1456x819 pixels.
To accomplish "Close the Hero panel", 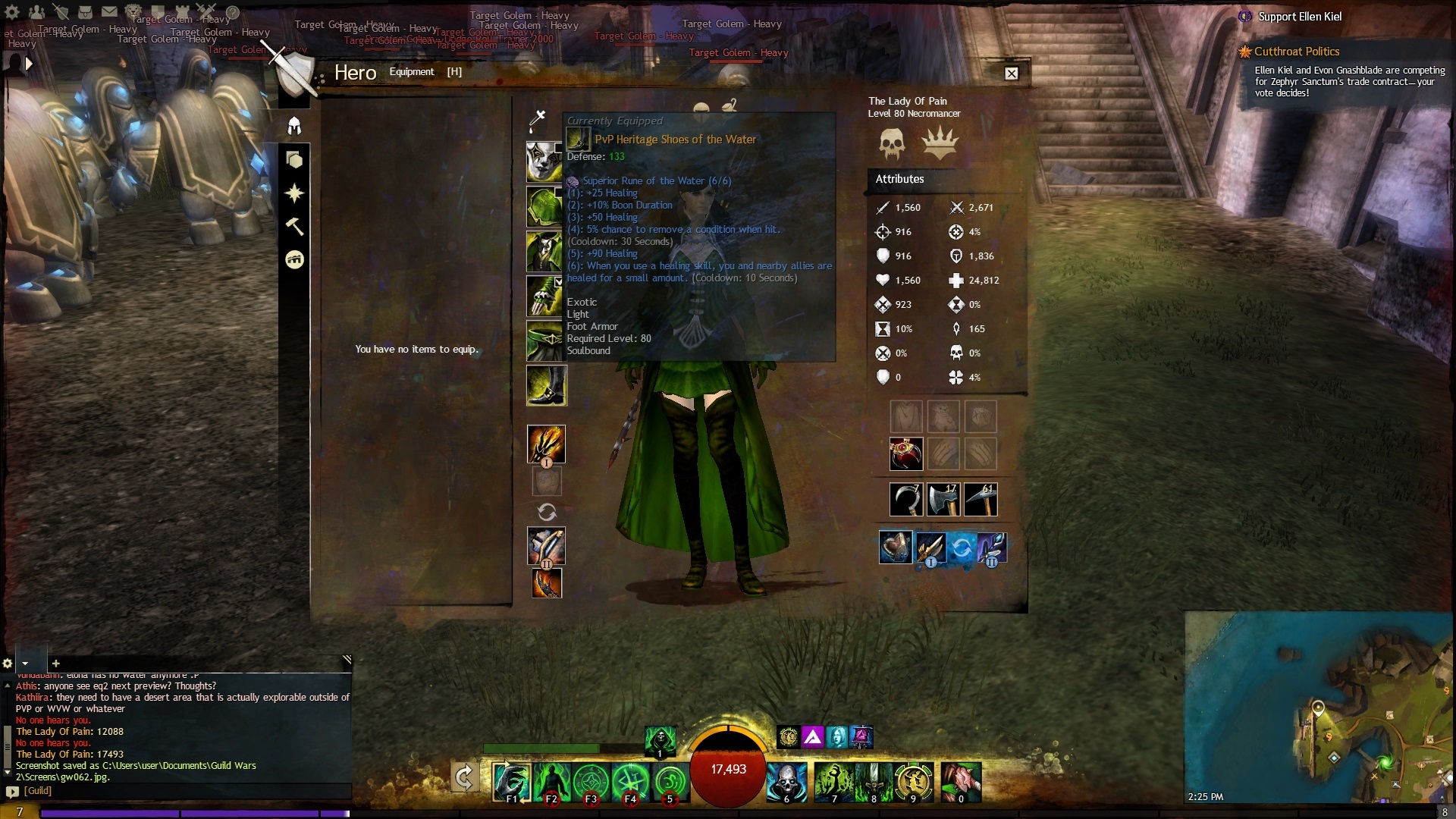I will 1011,74.
